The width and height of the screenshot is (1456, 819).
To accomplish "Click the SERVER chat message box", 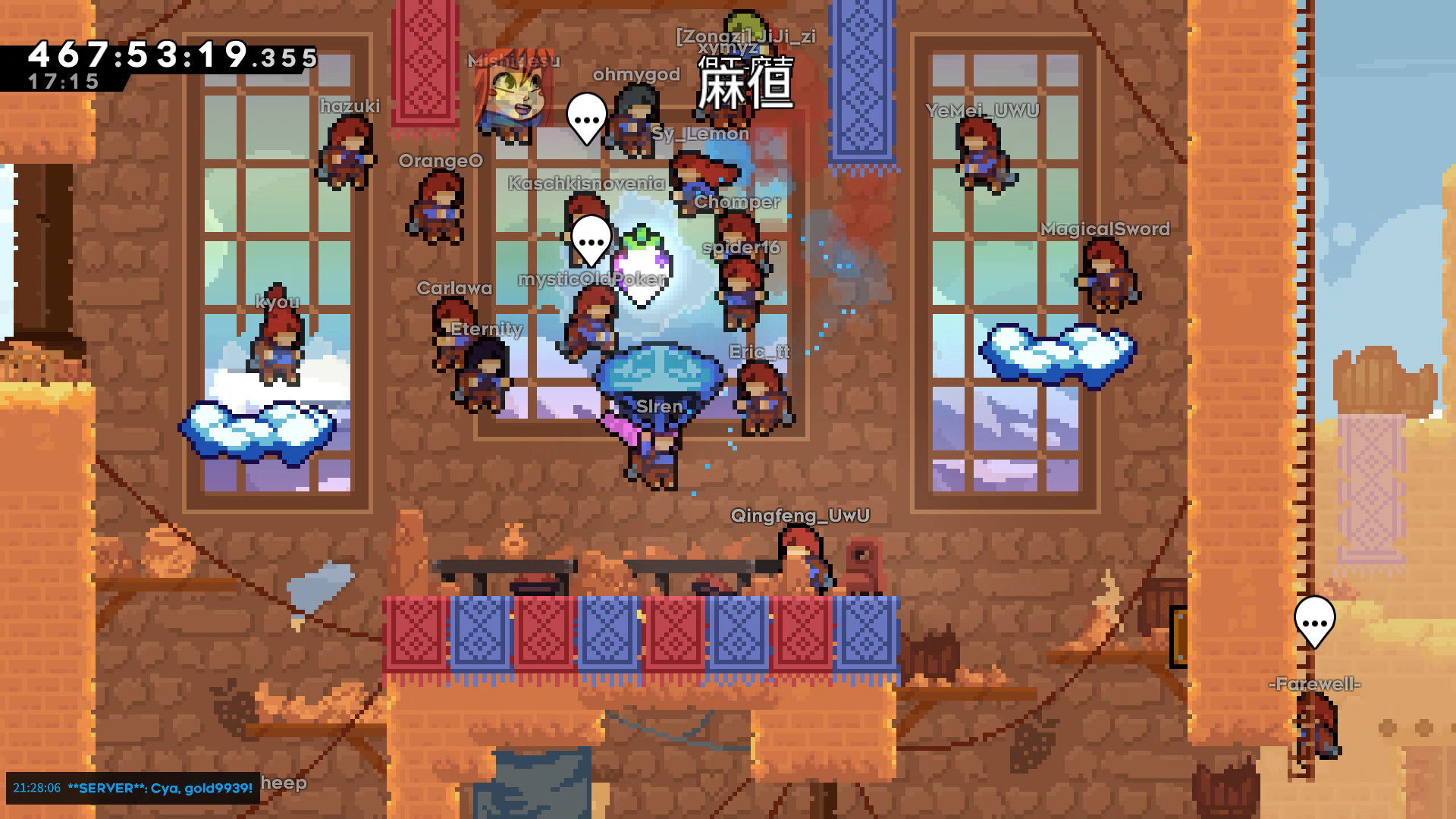I will (x=133, y=788).
